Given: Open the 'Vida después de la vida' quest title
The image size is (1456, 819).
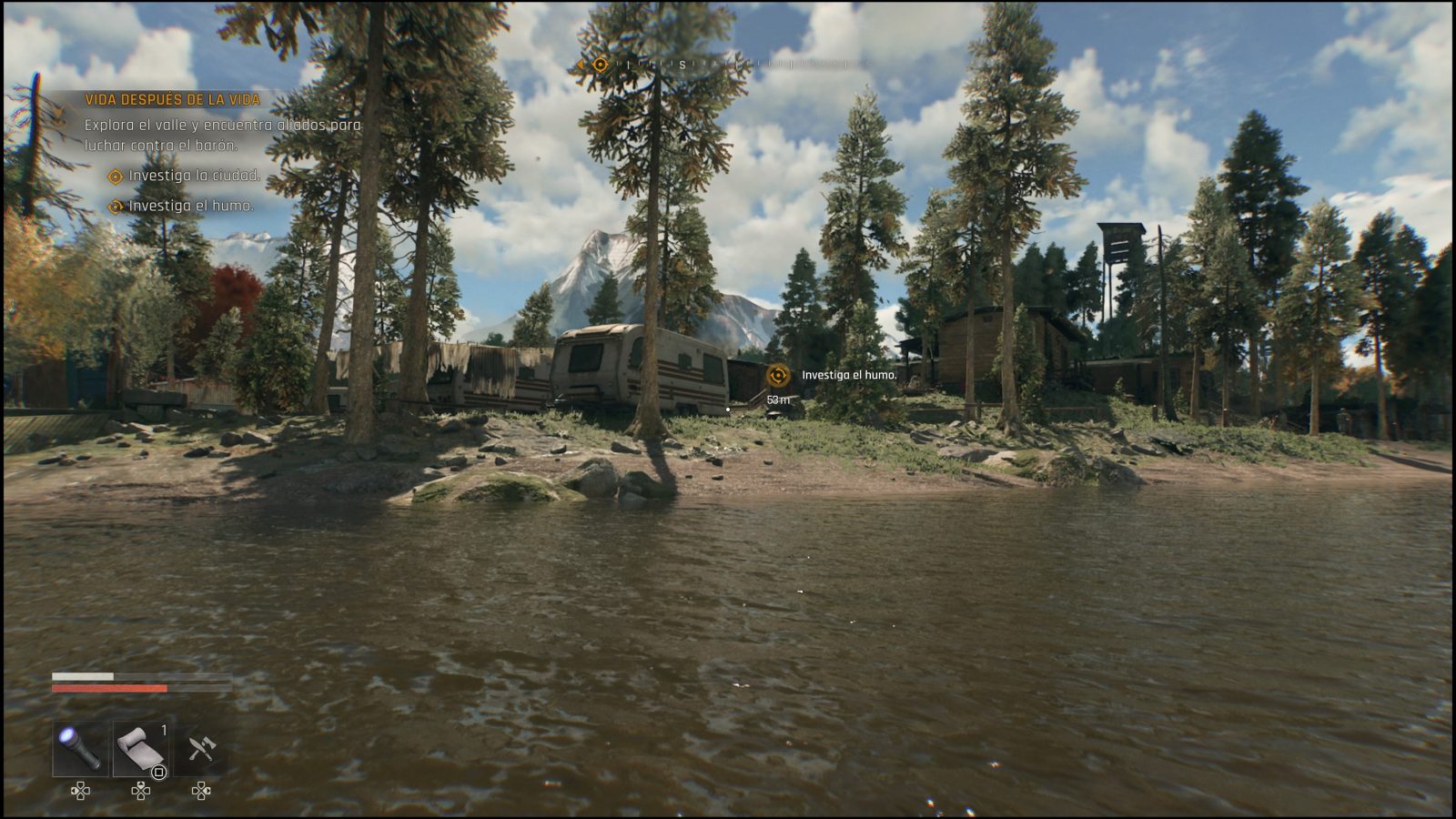Looking at the screenshot, I should [173, 100].
